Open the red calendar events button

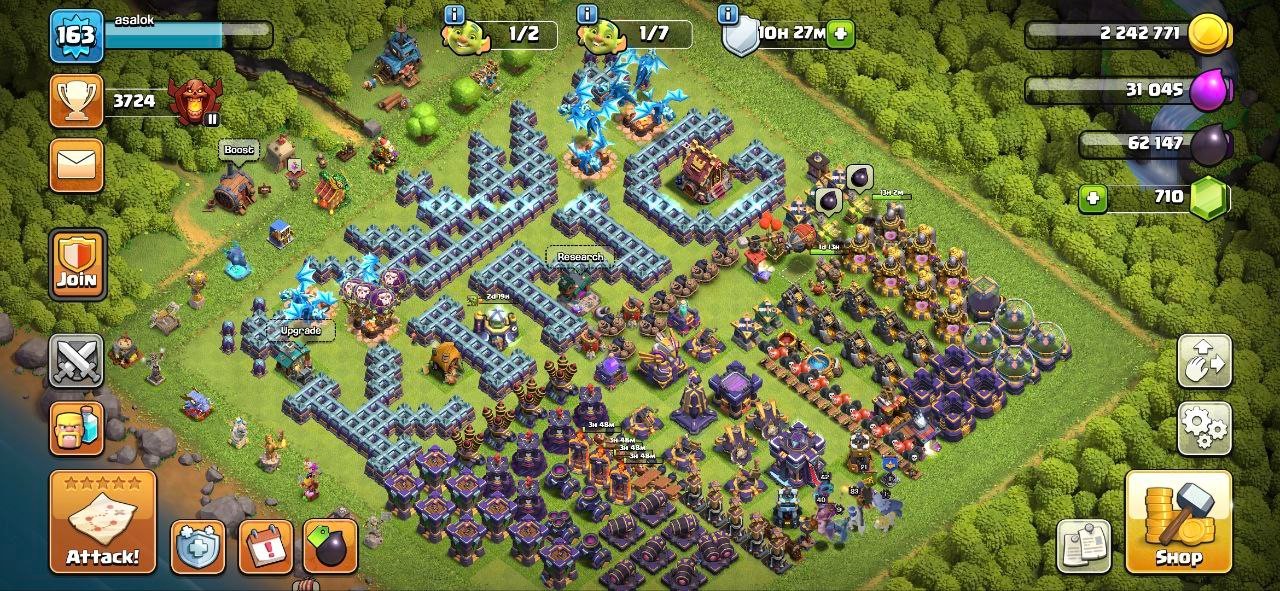pos(265,547)
